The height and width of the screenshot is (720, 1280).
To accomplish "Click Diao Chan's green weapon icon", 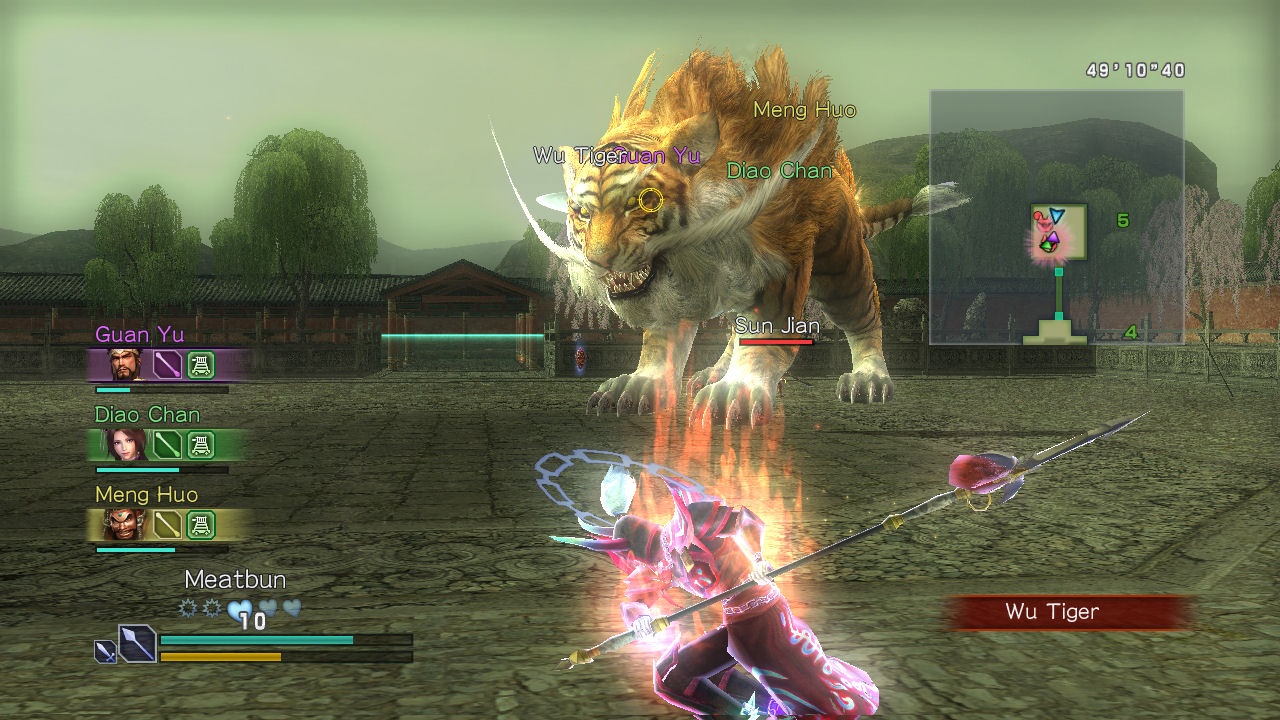I will (167, 444).
